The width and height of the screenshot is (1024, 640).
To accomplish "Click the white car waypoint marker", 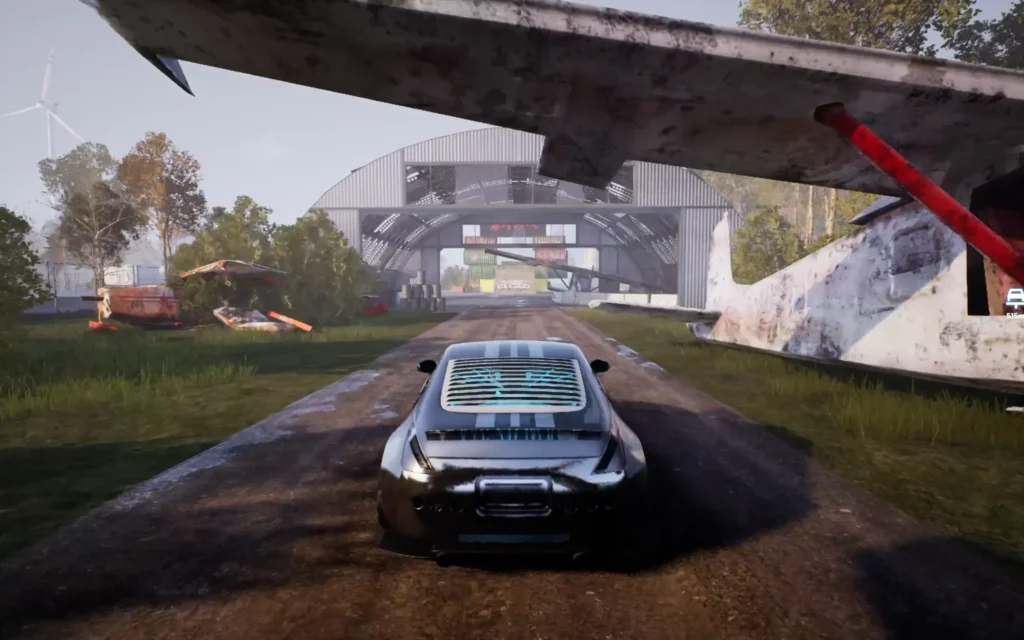I will pos(1015,297).
